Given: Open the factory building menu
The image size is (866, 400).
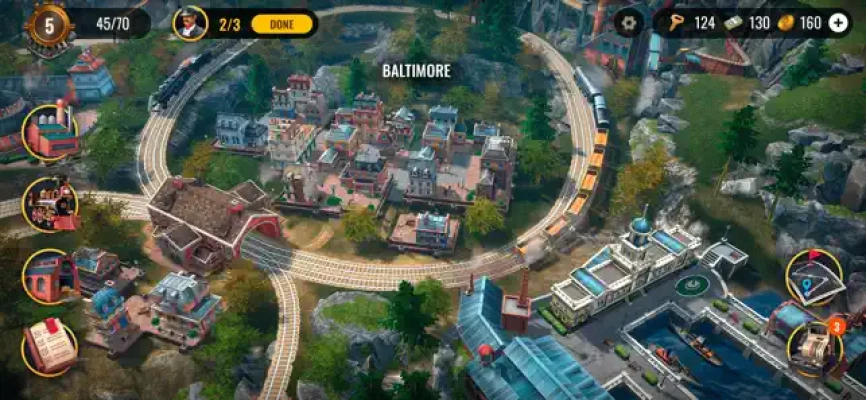Looking at the screenshot, I should (x=50, y=132).
